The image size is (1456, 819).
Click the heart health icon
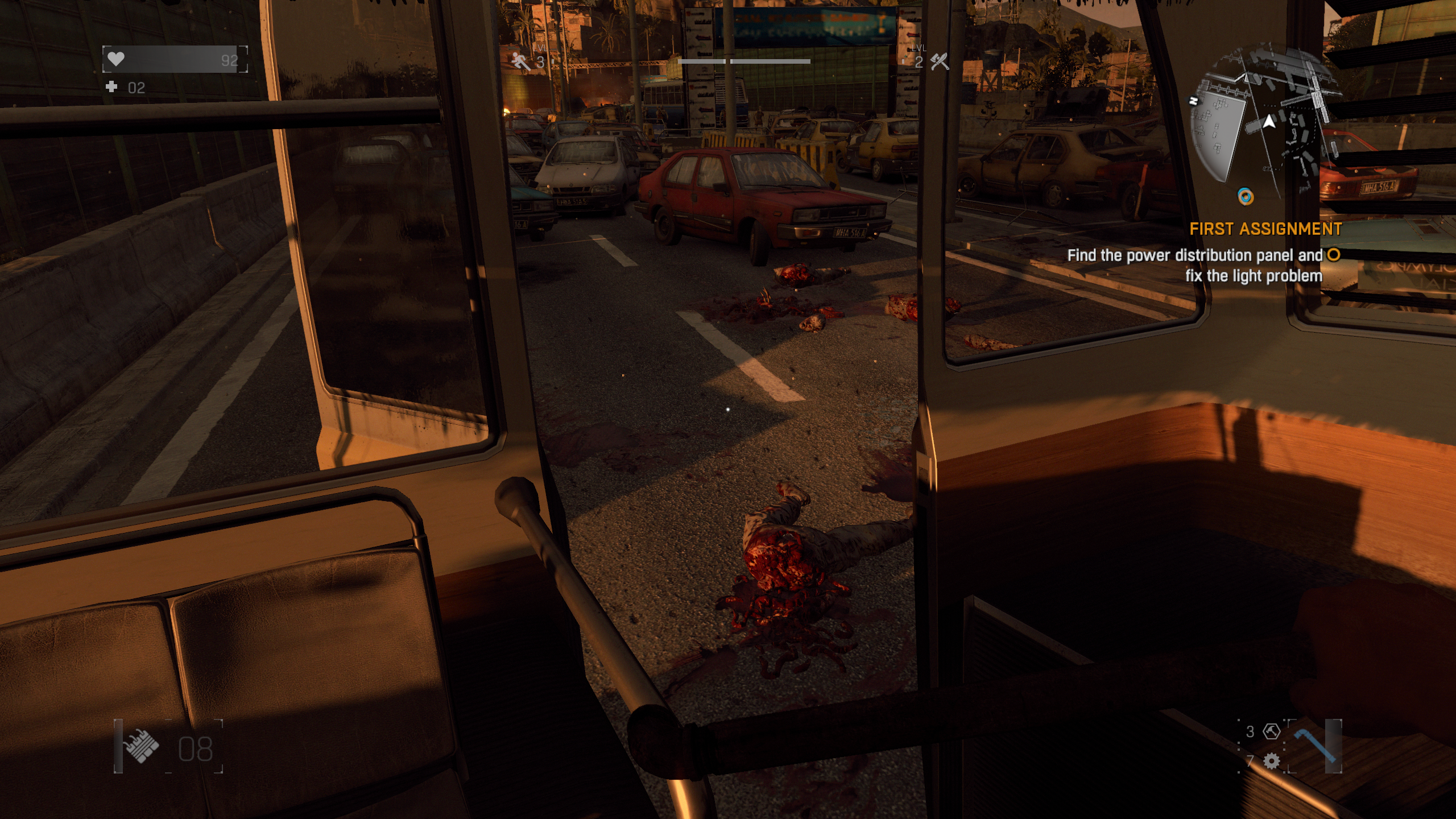116,59
